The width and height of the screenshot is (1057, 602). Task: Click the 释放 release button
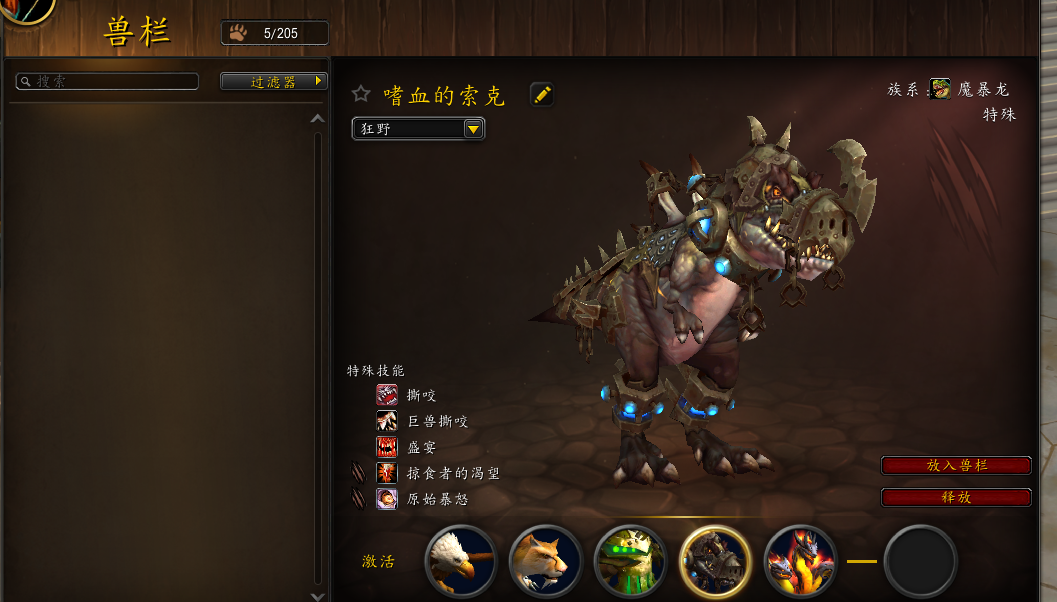click(956, 498)
